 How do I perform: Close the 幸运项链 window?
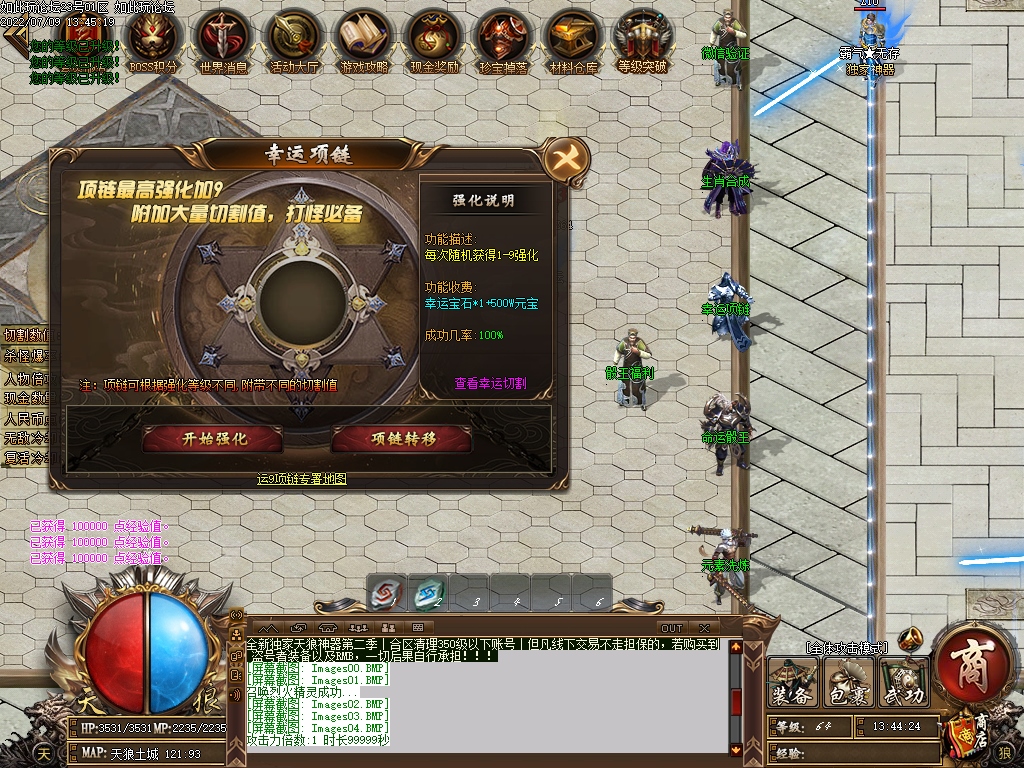pos(566,158)
